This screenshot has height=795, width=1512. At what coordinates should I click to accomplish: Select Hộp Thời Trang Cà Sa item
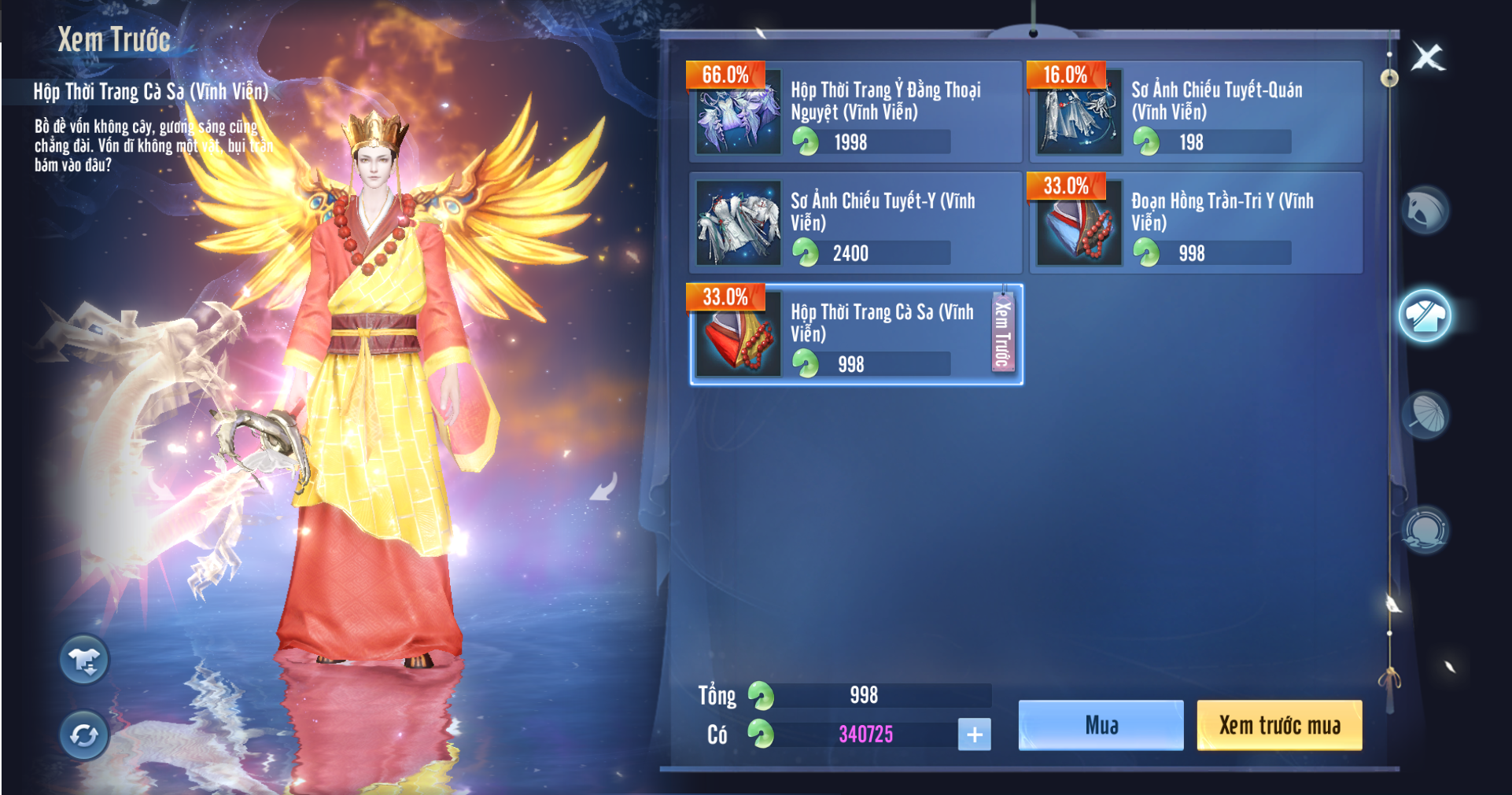click(842, 335)
